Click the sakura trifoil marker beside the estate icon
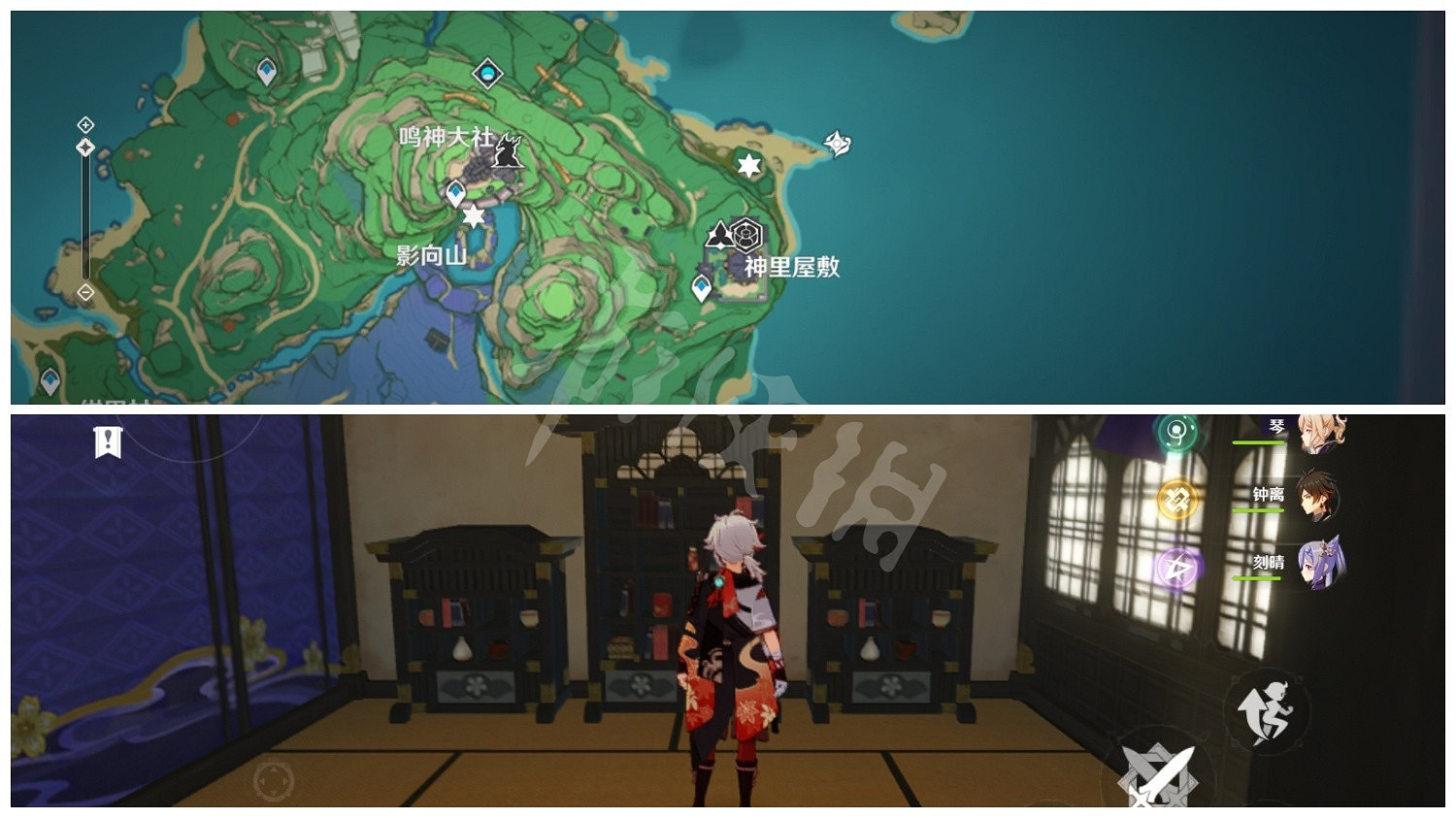The width and height of the screenshot is (1456, 818). 720,233
